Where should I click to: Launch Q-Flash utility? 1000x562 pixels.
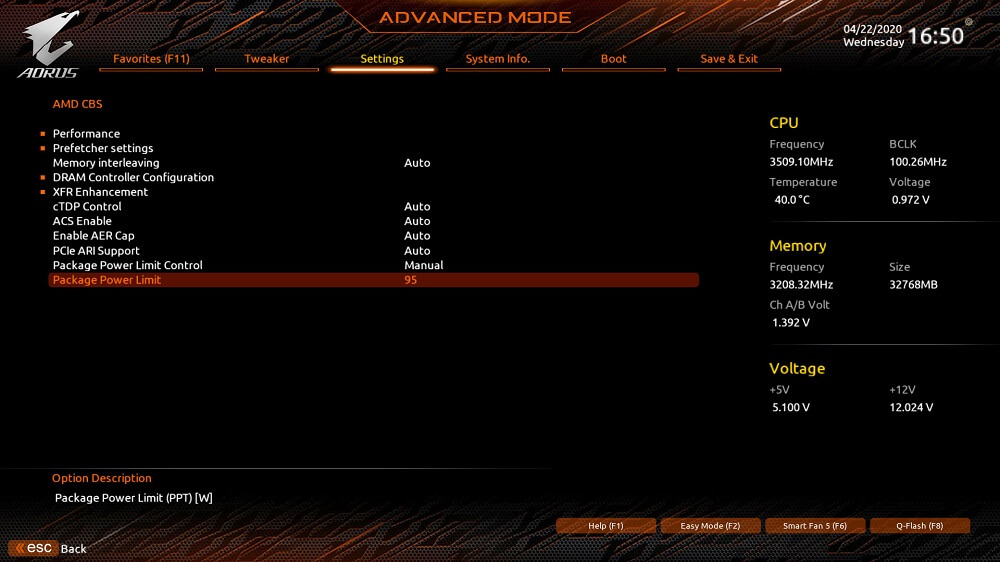click(920, 526)
